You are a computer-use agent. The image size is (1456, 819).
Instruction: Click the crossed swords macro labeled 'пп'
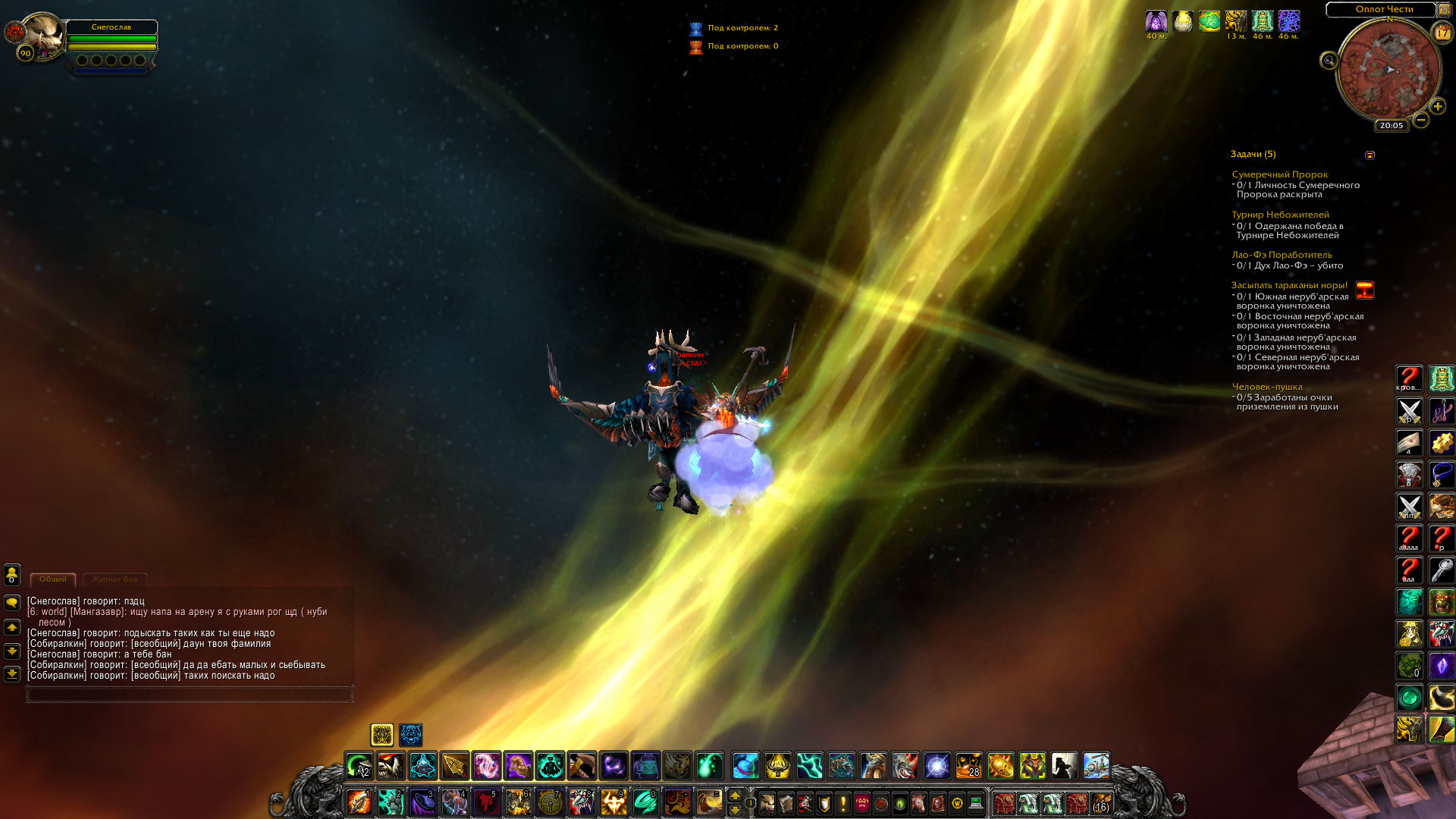(x=1409, y=507)
